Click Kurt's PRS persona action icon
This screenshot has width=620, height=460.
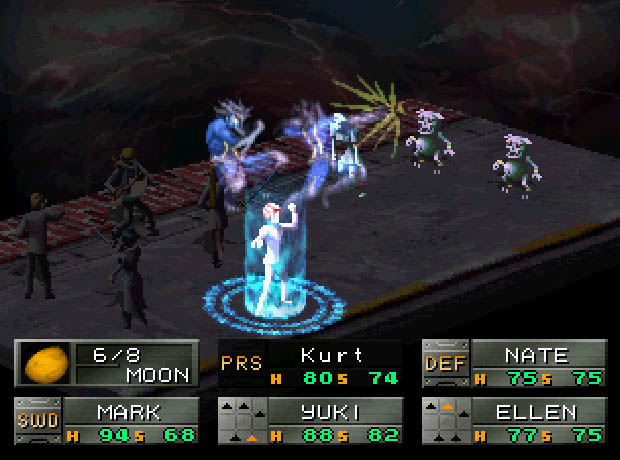click(241, 365)
